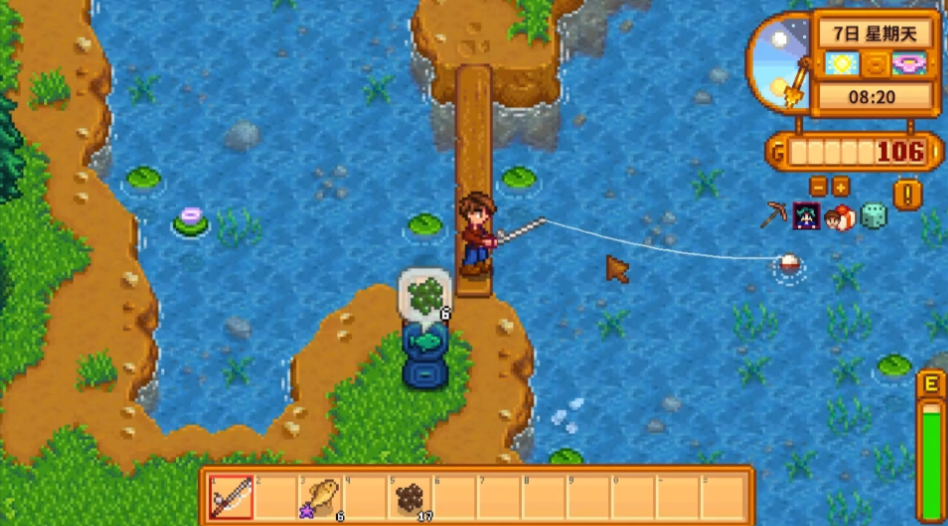This screenshot has height=526, width=948.
Task: Open the quest journal exclamation button
Action: pos(907,193)
